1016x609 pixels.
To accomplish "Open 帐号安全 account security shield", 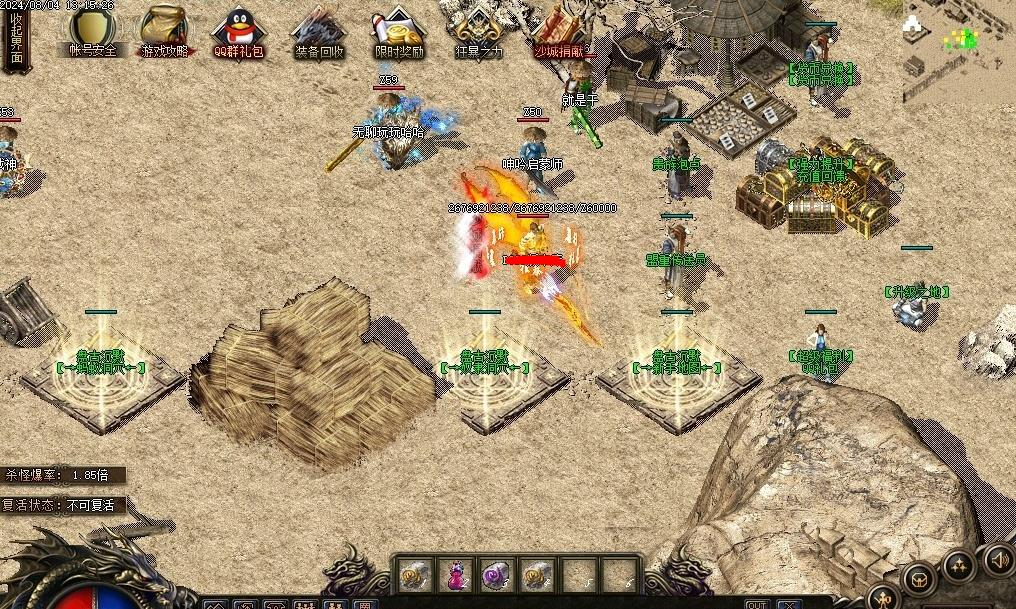I will click(x=92, y=30).
